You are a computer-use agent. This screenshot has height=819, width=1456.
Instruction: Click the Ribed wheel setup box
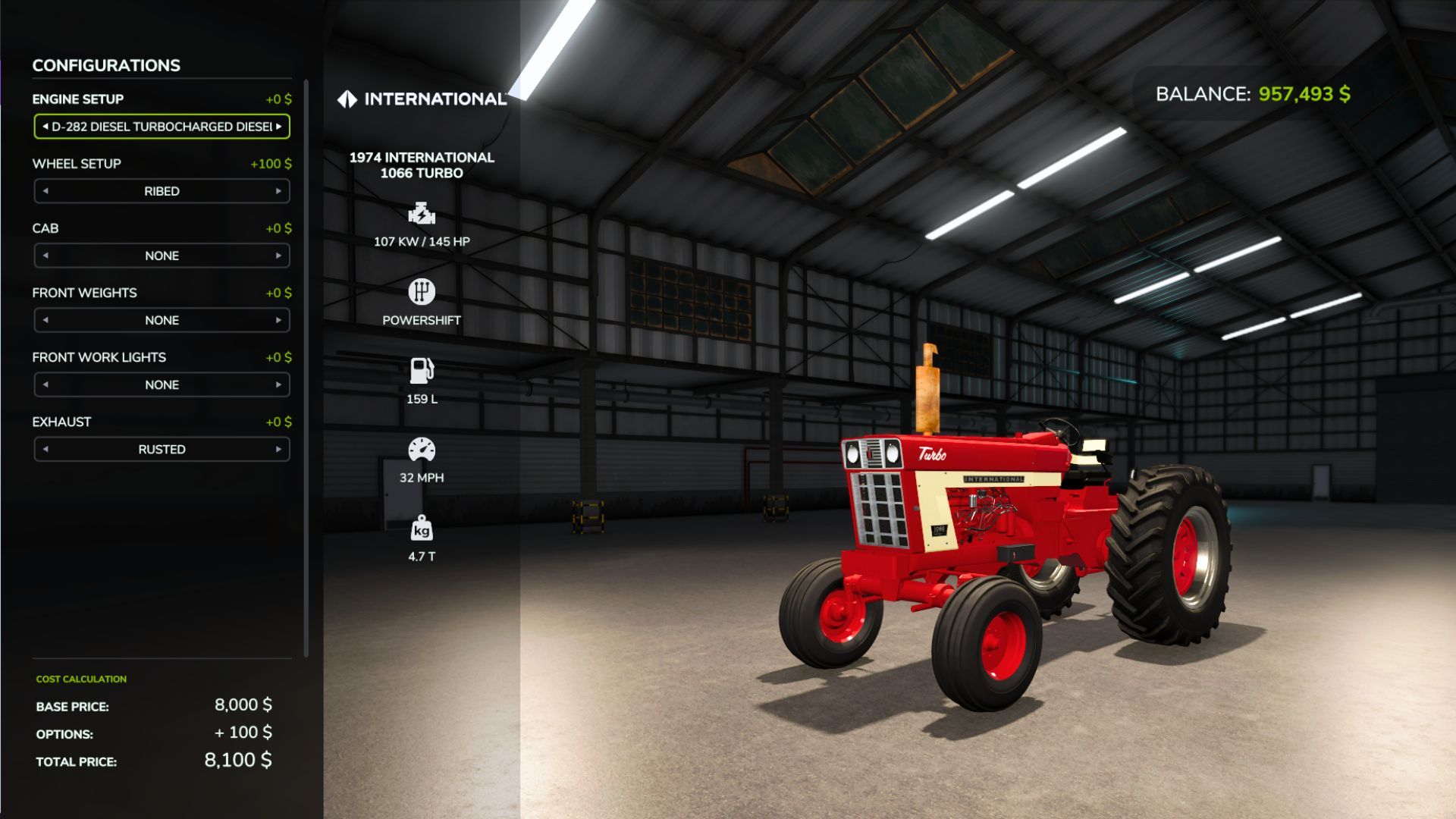[162, 191]
